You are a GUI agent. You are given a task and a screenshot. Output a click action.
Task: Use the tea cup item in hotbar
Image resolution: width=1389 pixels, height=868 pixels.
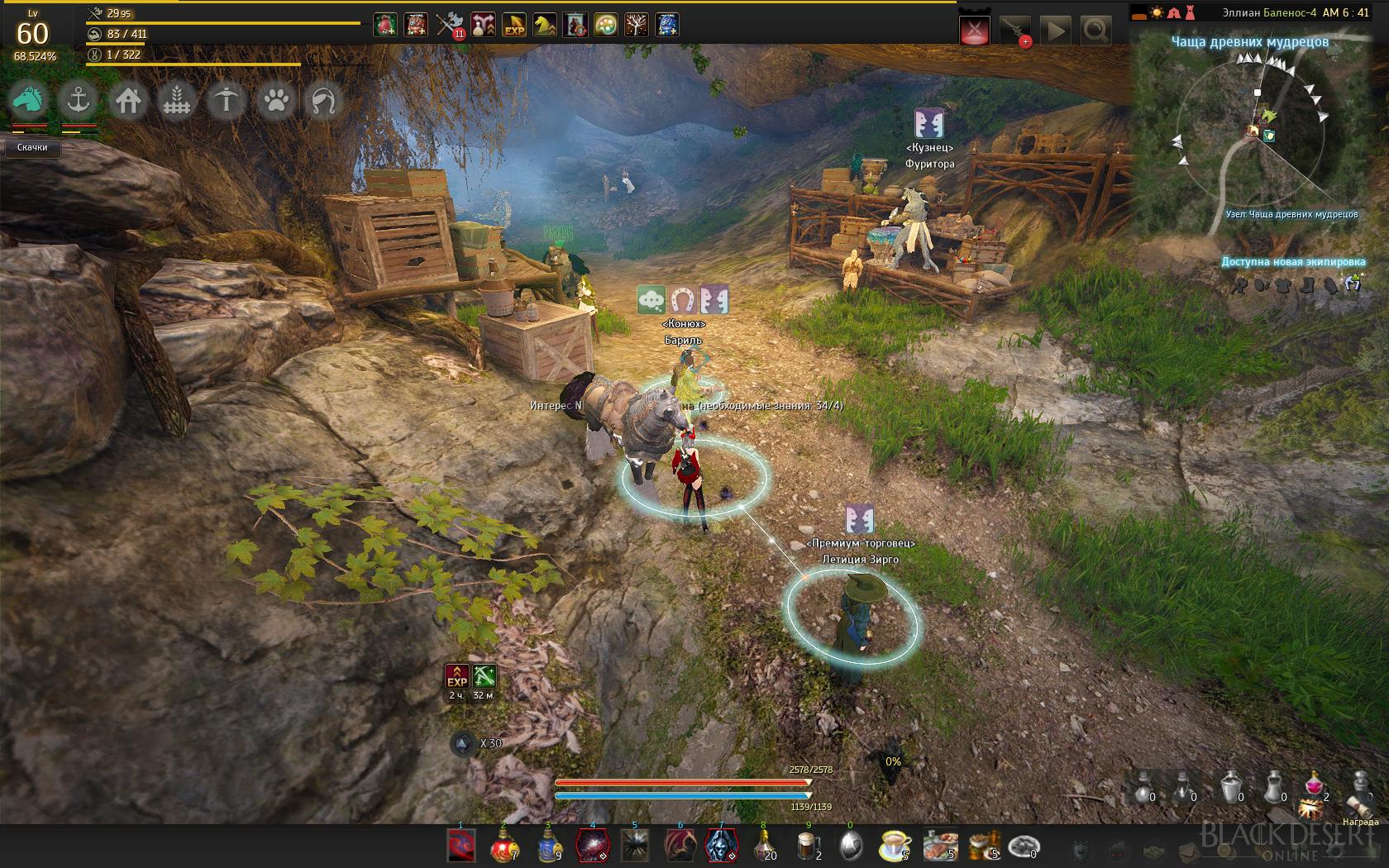coord(895,846)
